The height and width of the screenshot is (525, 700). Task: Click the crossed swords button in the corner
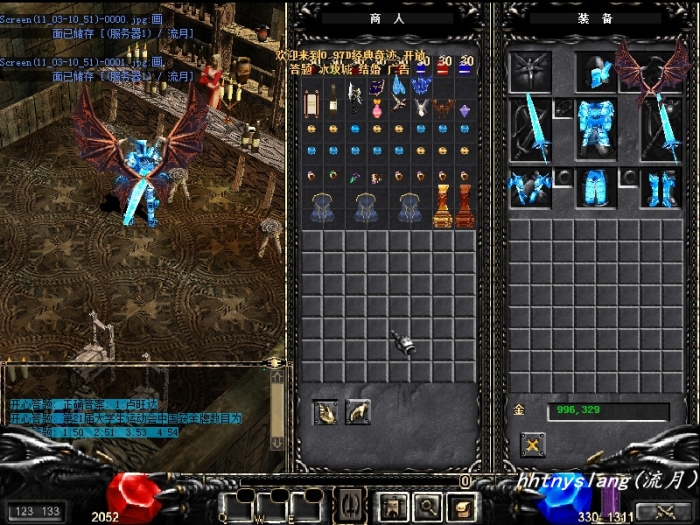pyautogui.click(x=663, y=511)
